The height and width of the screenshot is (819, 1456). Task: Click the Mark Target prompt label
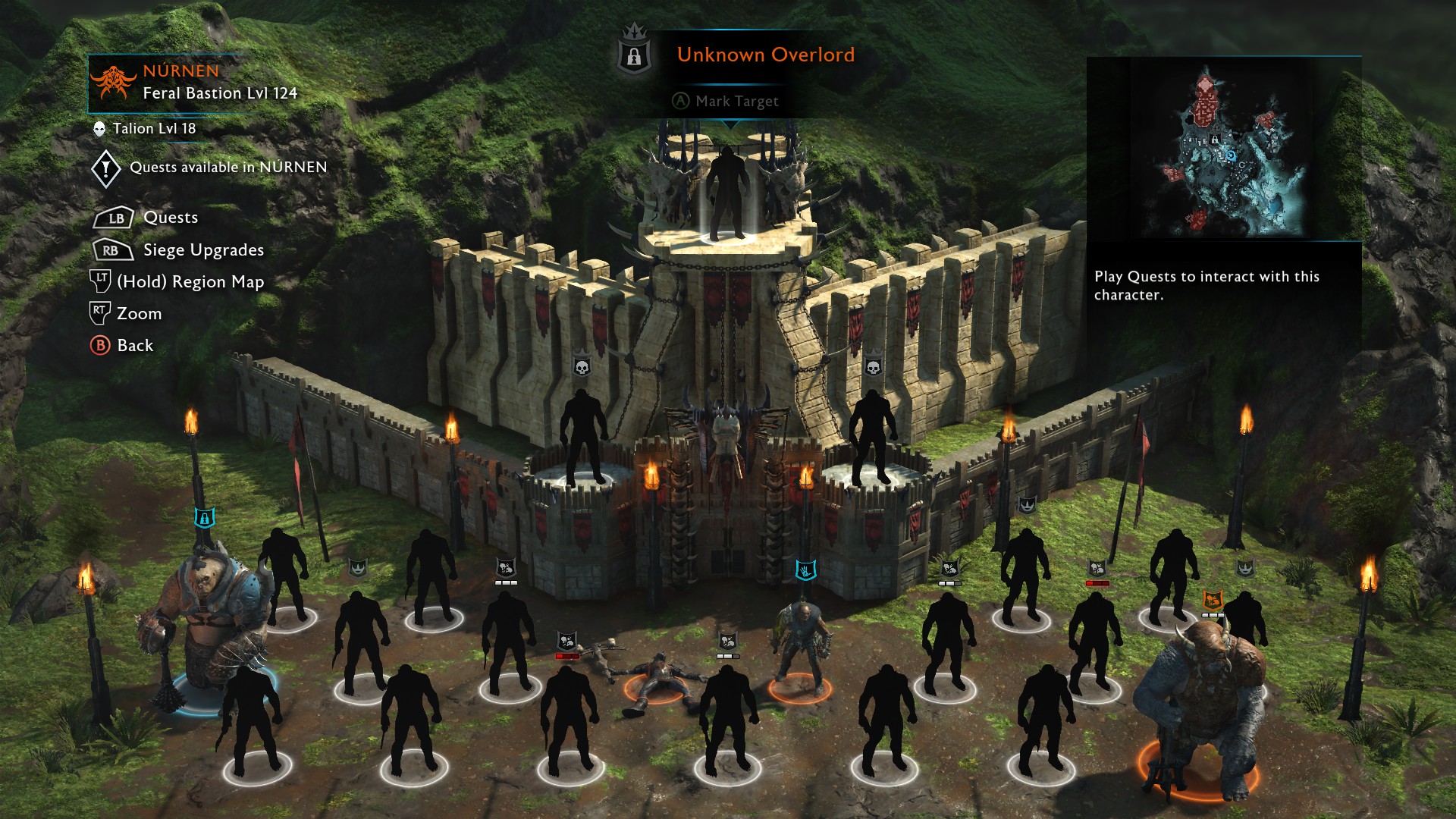pos(736,102)
